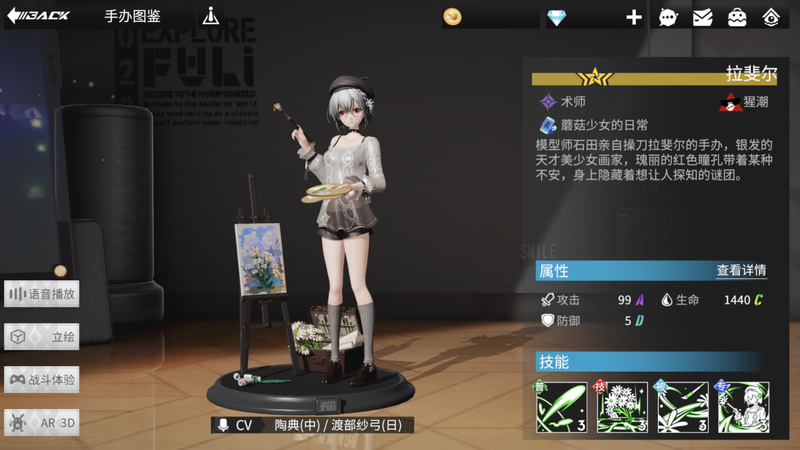Open the triangular info icon beside 手办图鉴
This screenshot has height=450, width=800.
point(210,17)
